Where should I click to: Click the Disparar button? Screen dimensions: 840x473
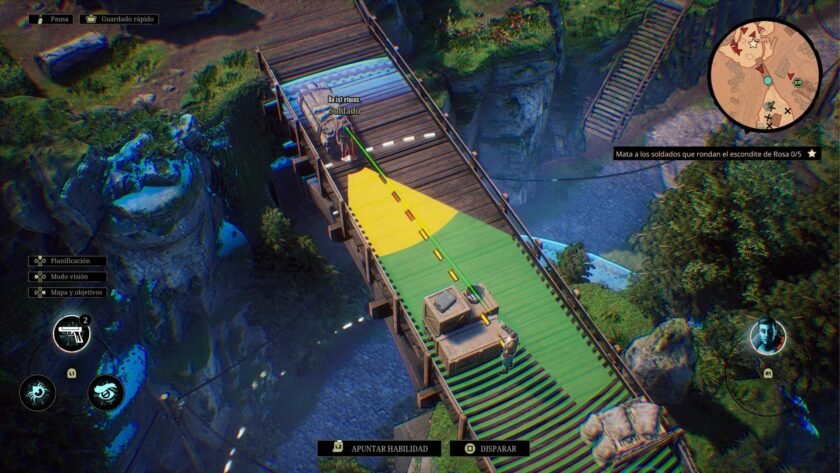[490, 449]
